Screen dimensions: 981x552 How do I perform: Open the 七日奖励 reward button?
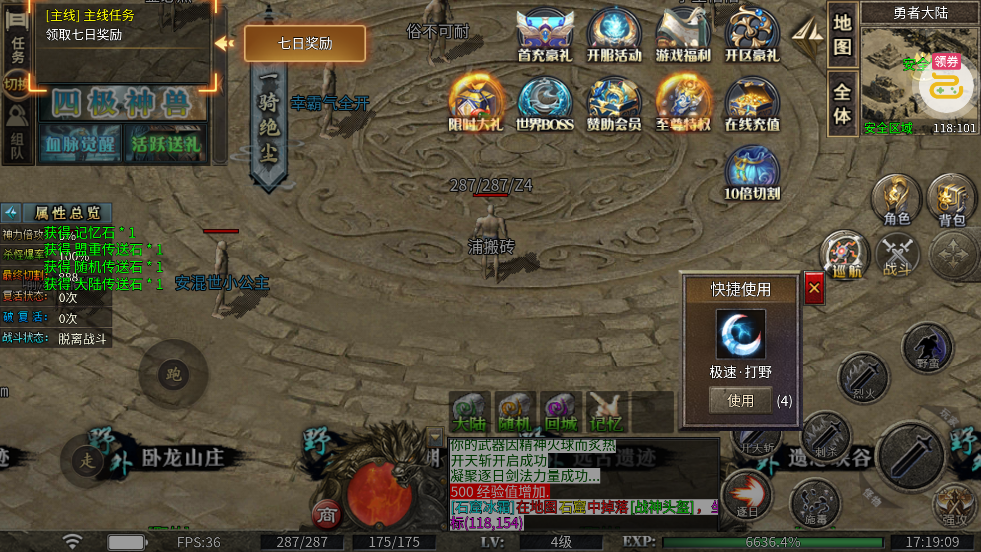[305, 44]
